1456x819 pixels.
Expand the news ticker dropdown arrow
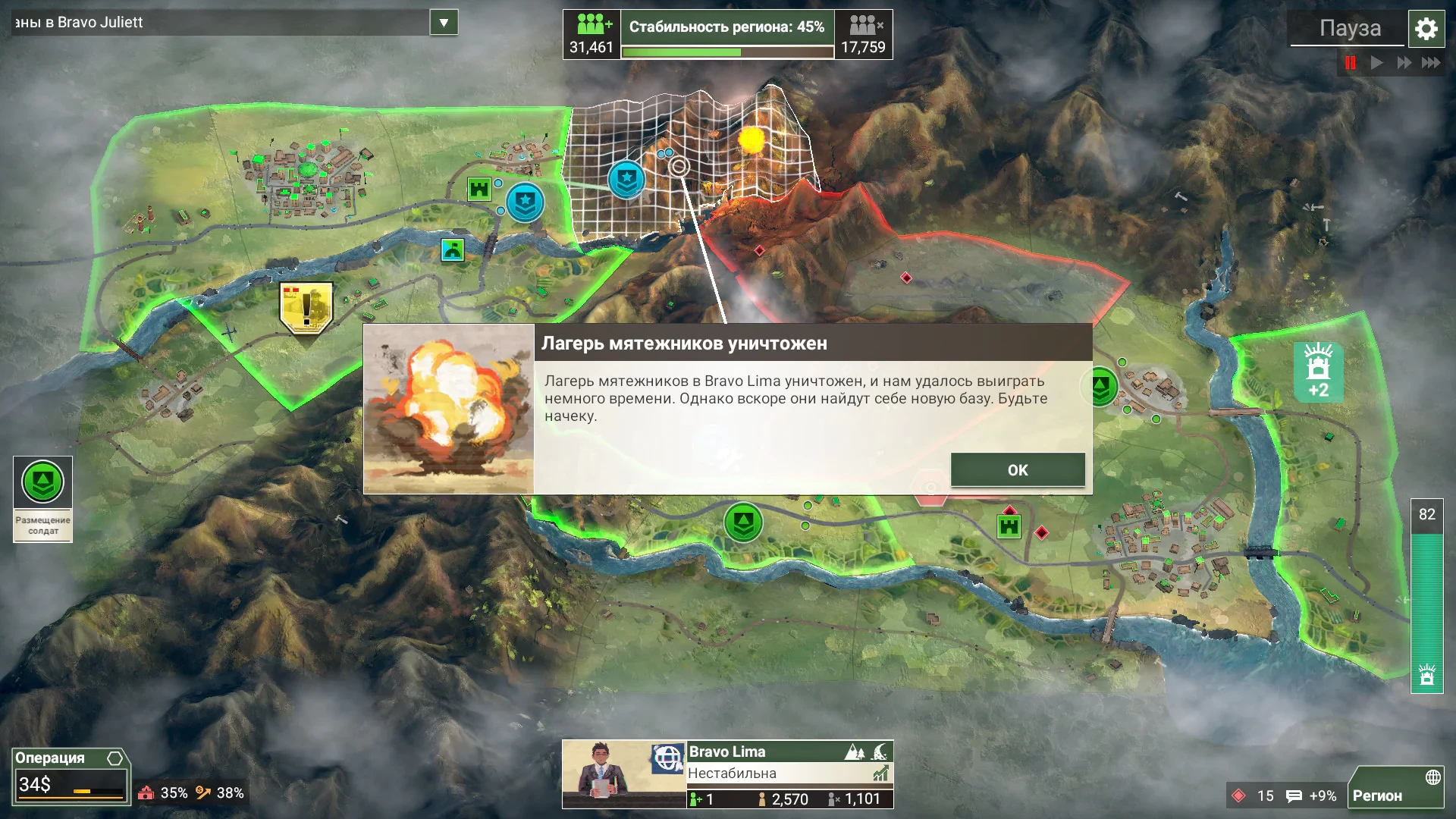pyautogui.click(x=444, y=23)
